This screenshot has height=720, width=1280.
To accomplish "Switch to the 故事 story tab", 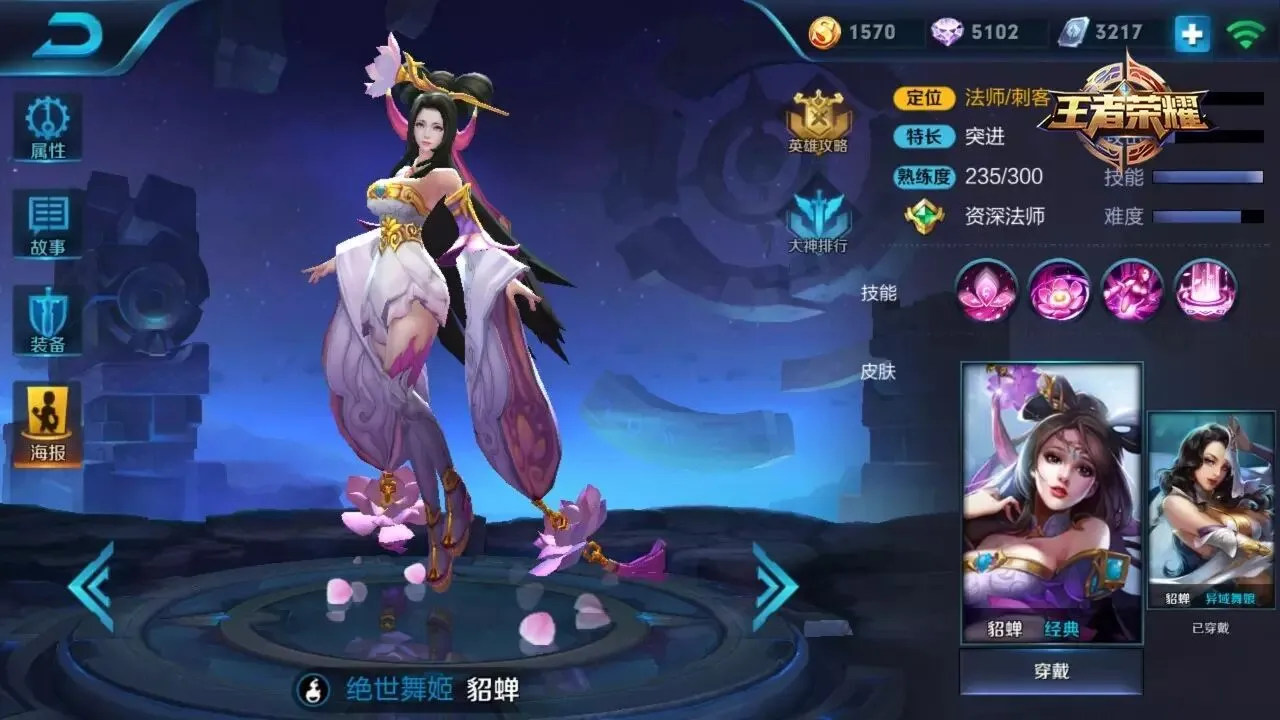I will [48, 224].
